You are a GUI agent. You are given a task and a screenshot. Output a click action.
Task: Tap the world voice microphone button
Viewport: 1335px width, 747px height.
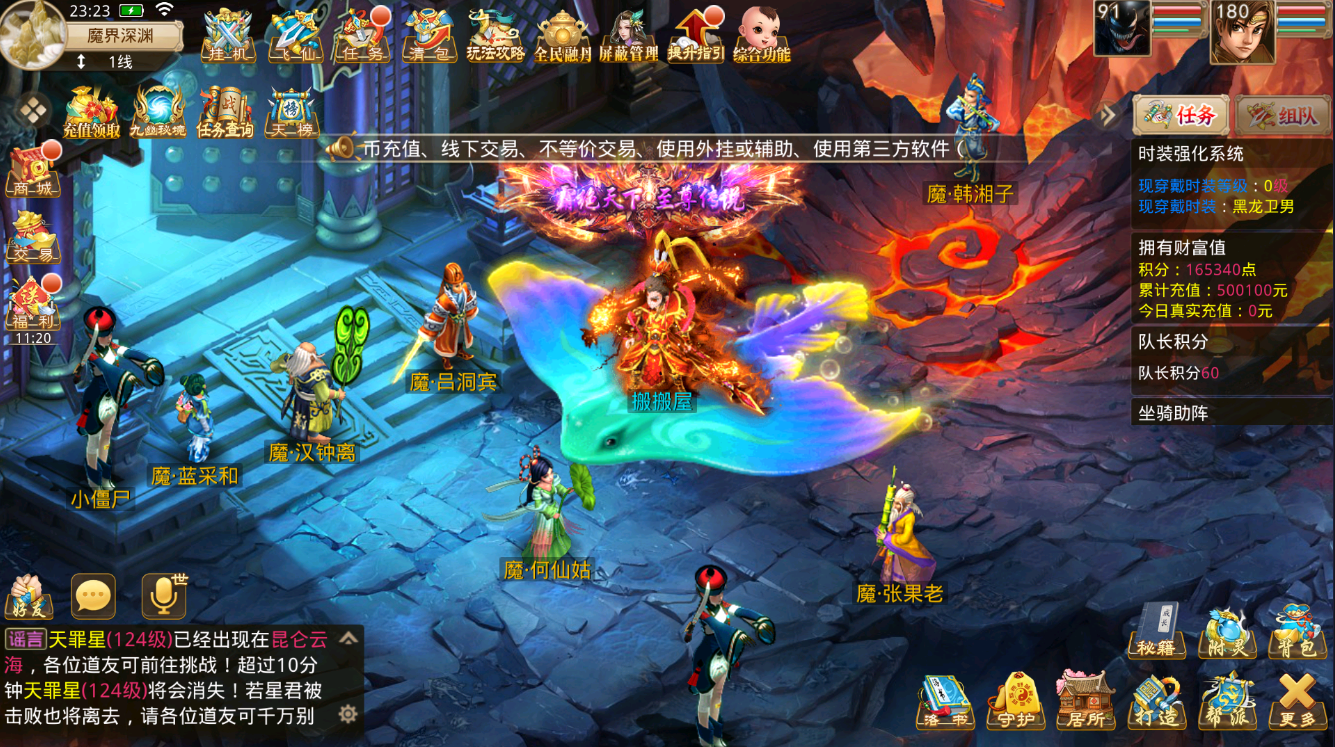click(163, 596)
